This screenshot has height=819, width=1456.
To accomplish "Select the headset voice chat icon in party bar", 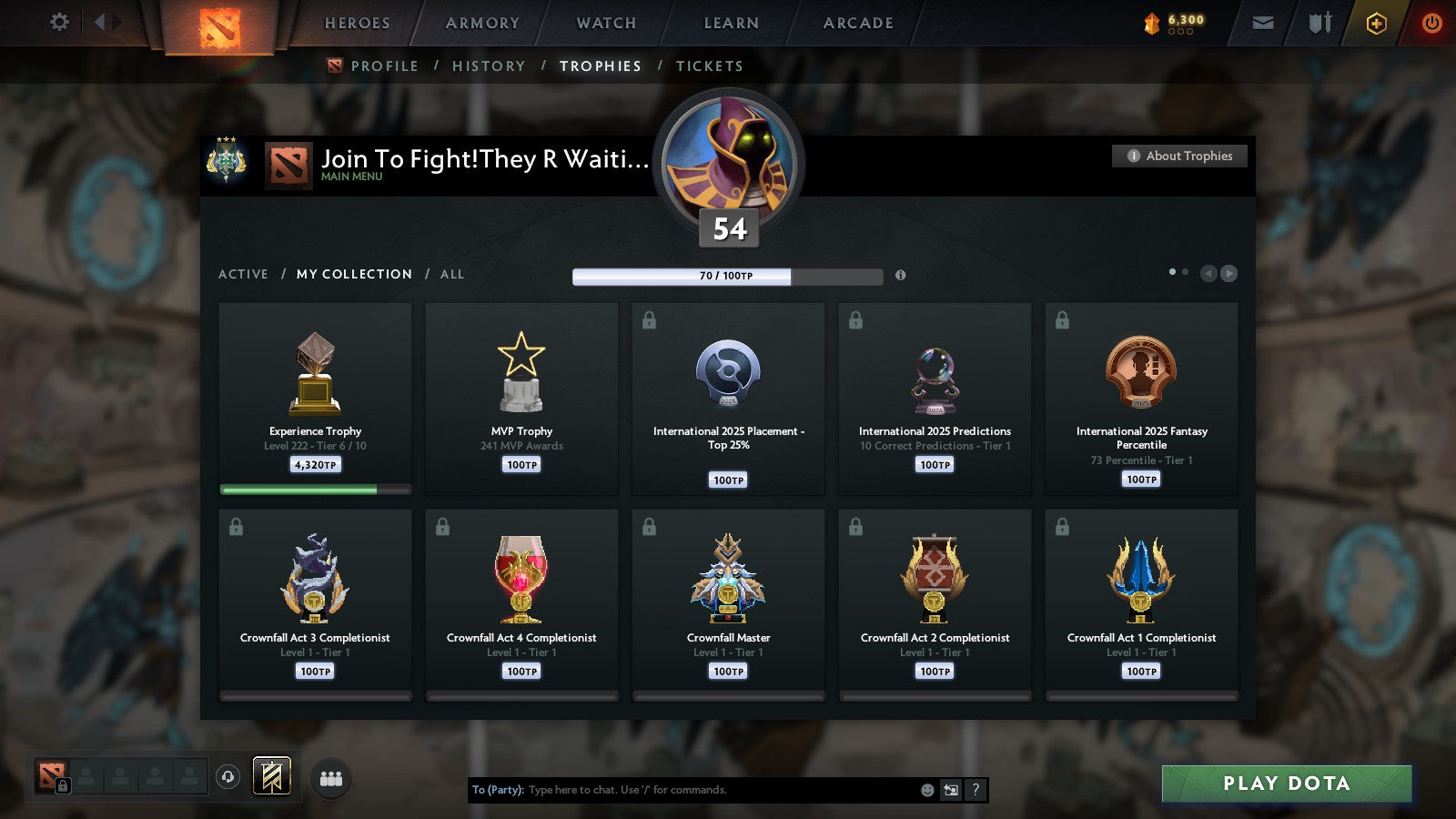I will pos(227,776).
